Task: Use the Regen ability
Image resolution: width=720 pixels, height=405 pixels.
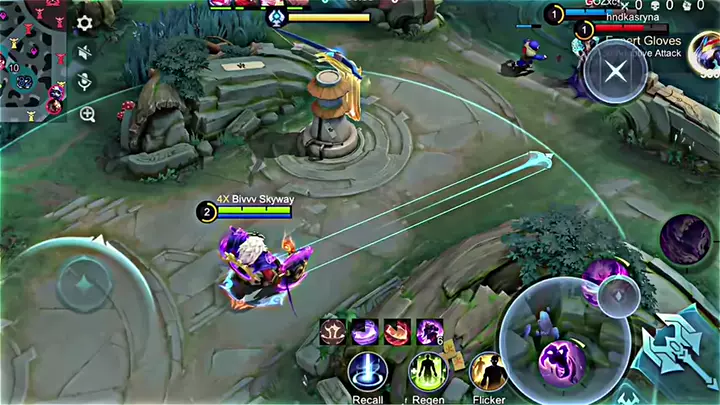Action: pos(427,372)
